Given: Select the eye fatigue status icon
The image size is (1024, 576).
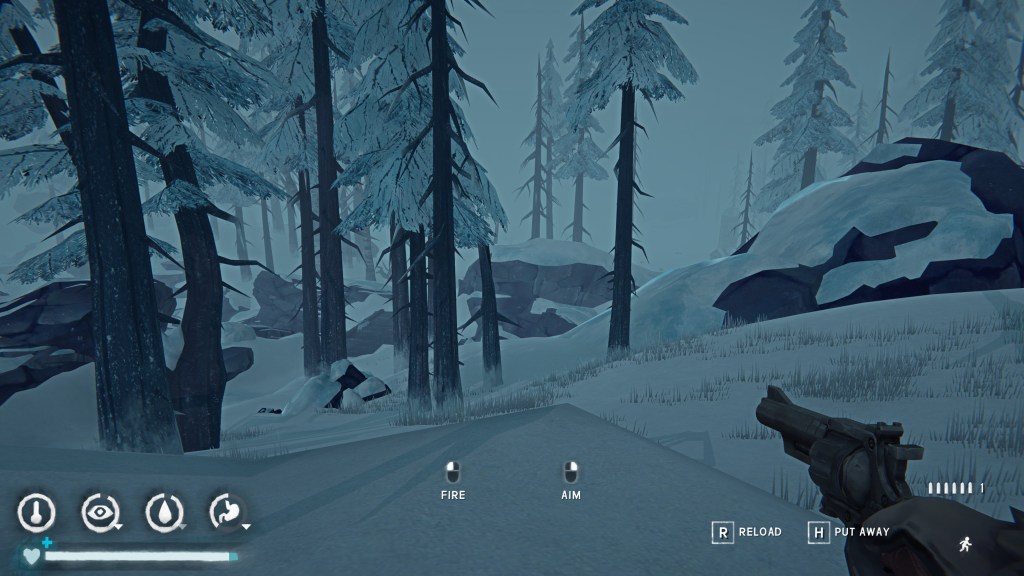Looking at the screenshot, I should pos(99,513).
